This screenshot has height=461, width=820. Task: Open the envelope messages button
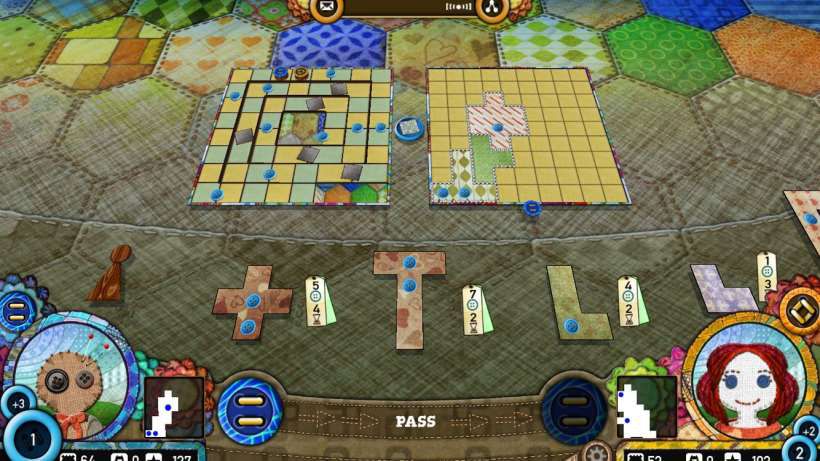click(327, 9)
